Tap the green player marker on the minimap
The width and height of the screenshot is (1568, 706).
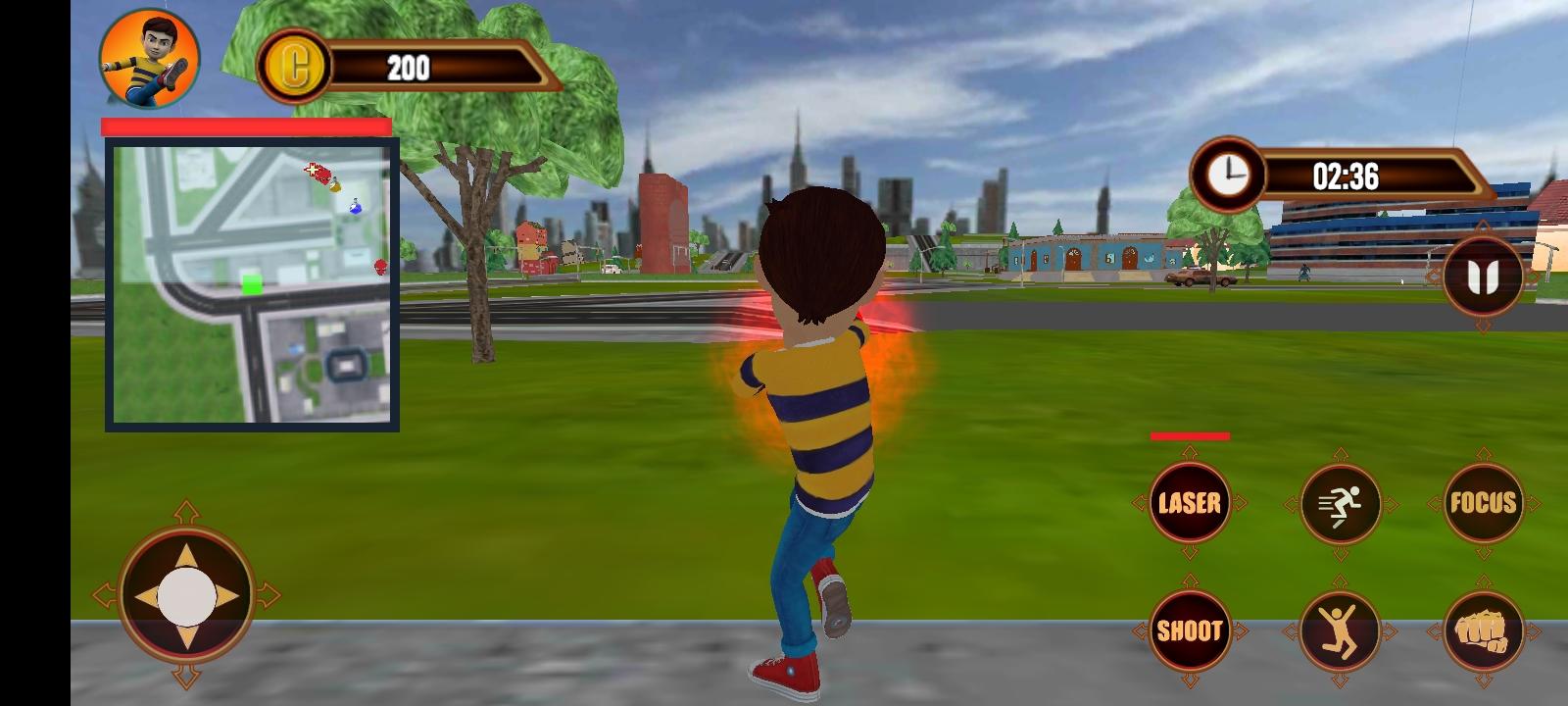250,283
